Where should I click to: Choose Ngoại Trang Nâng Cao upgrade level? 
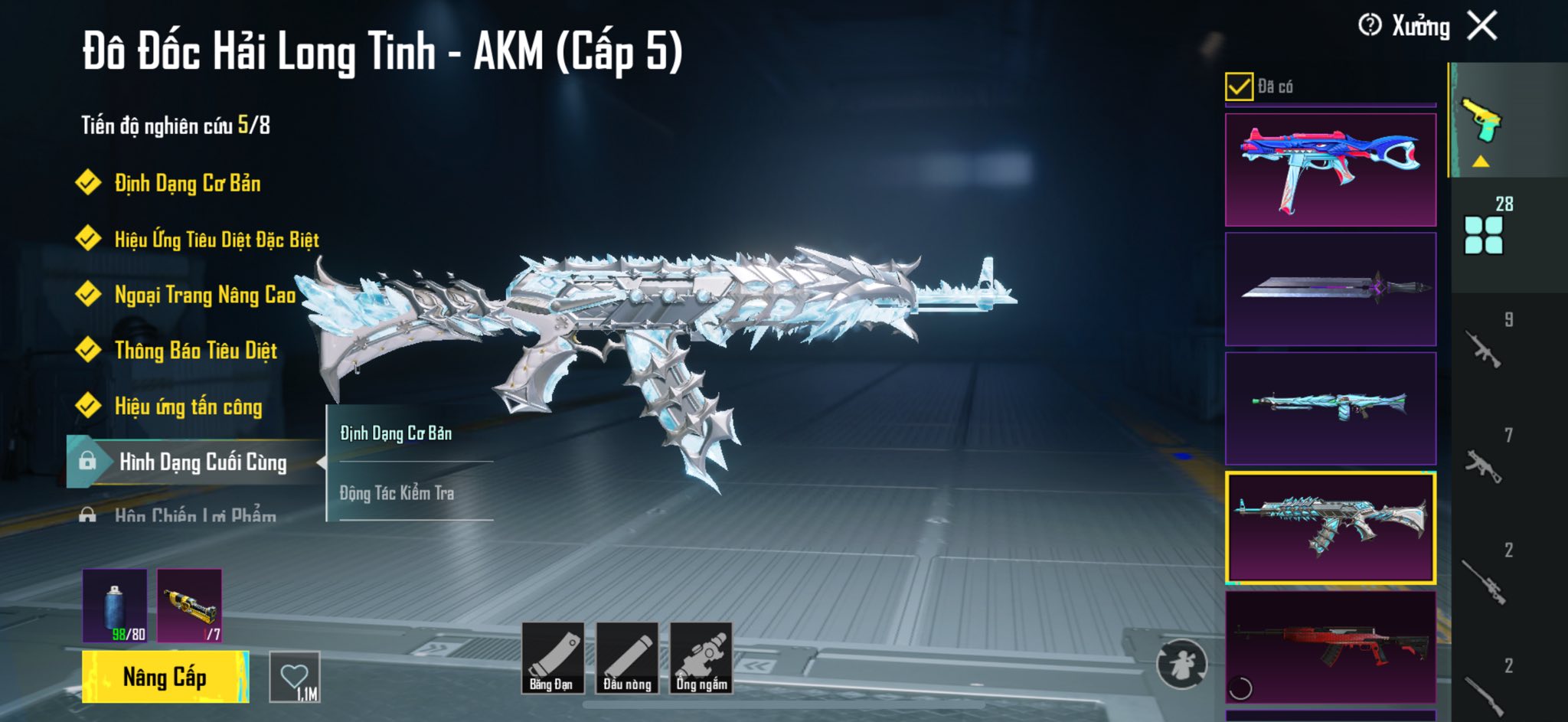pyautogui.click(x=204, y=295)
